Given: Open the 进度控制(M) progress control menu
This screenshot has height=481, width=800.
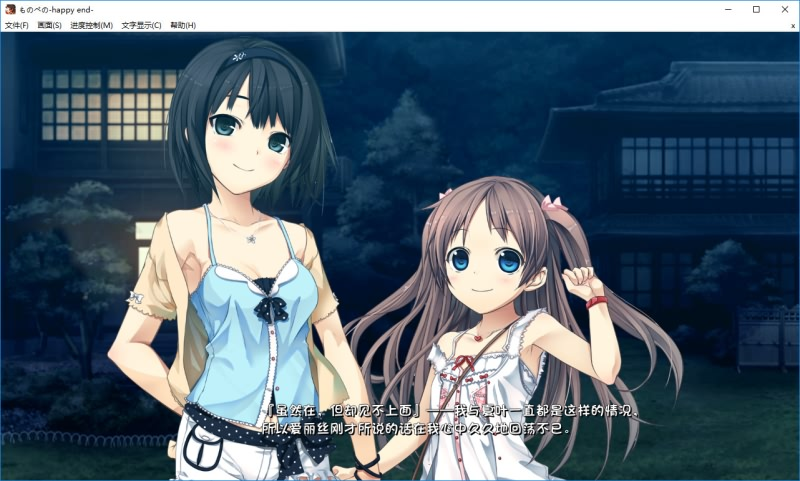Looking at the screenshot, I should [91, 25].
